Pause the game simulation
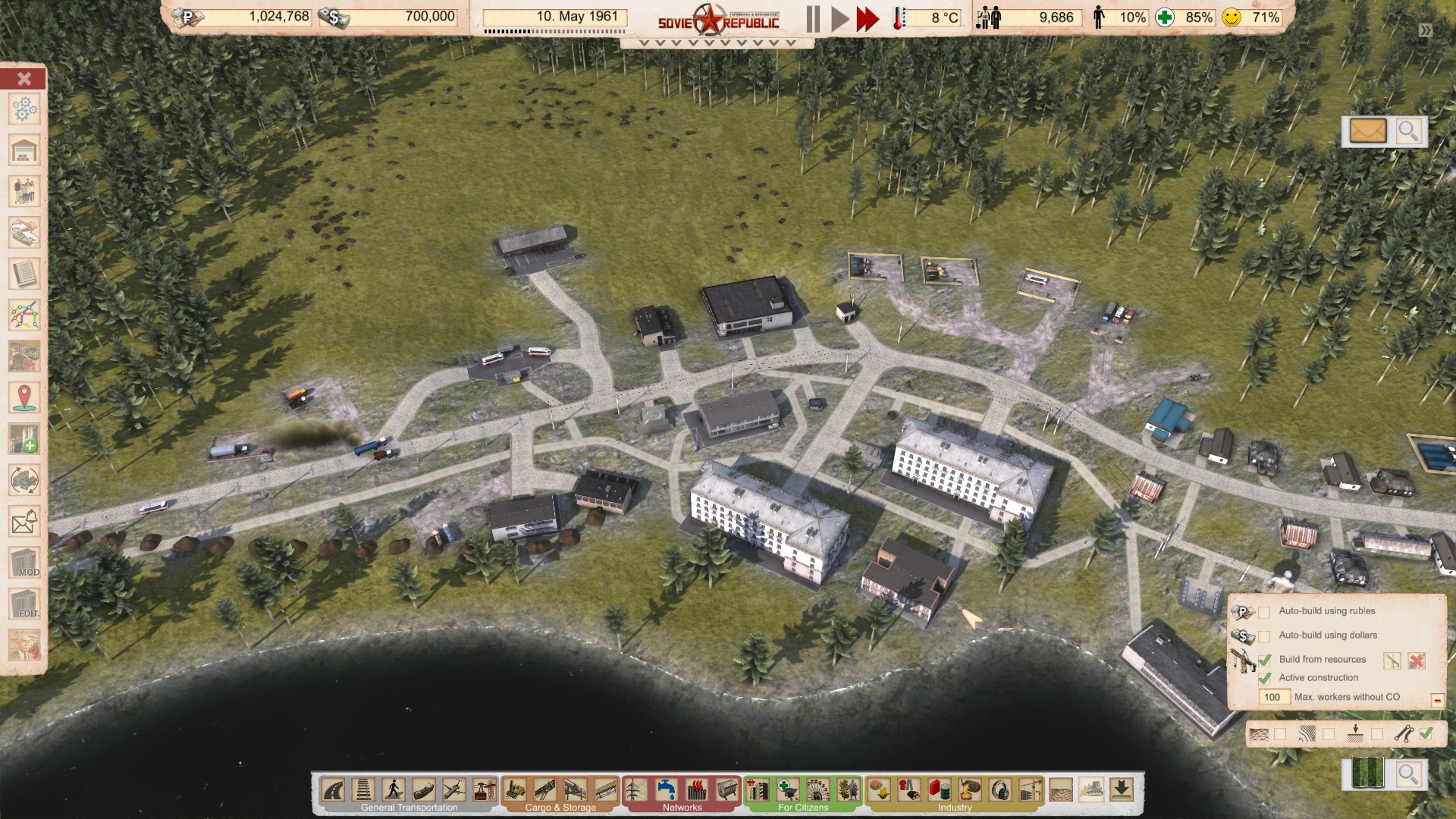Screen dimensions: 1456x819 [x=813, y=19]
